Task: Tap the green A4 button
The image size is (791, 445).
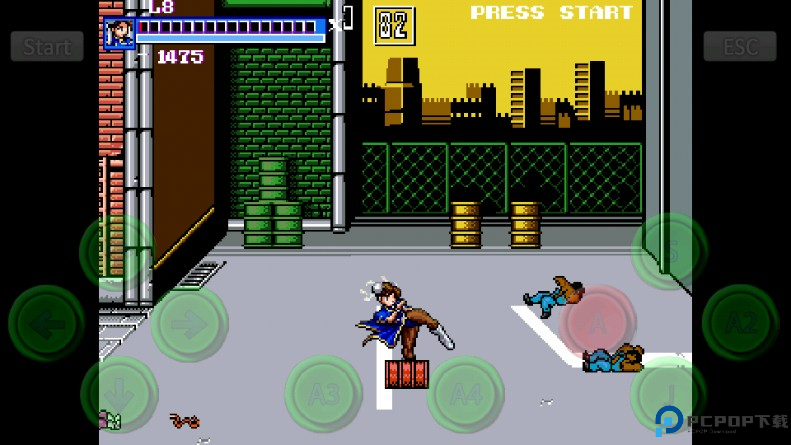Action: click(465, 394)
